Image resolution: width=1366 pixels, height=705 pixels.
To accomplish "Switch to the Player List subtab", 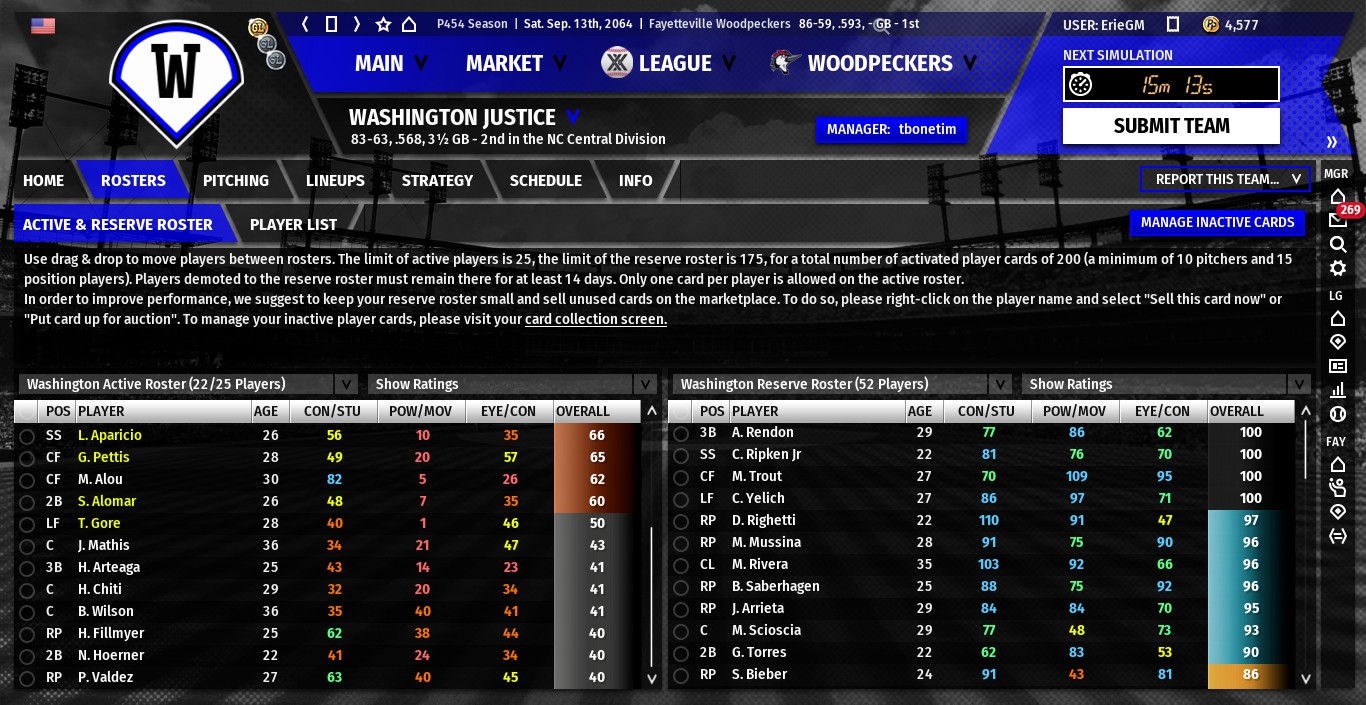I will (x=293, y=224).
